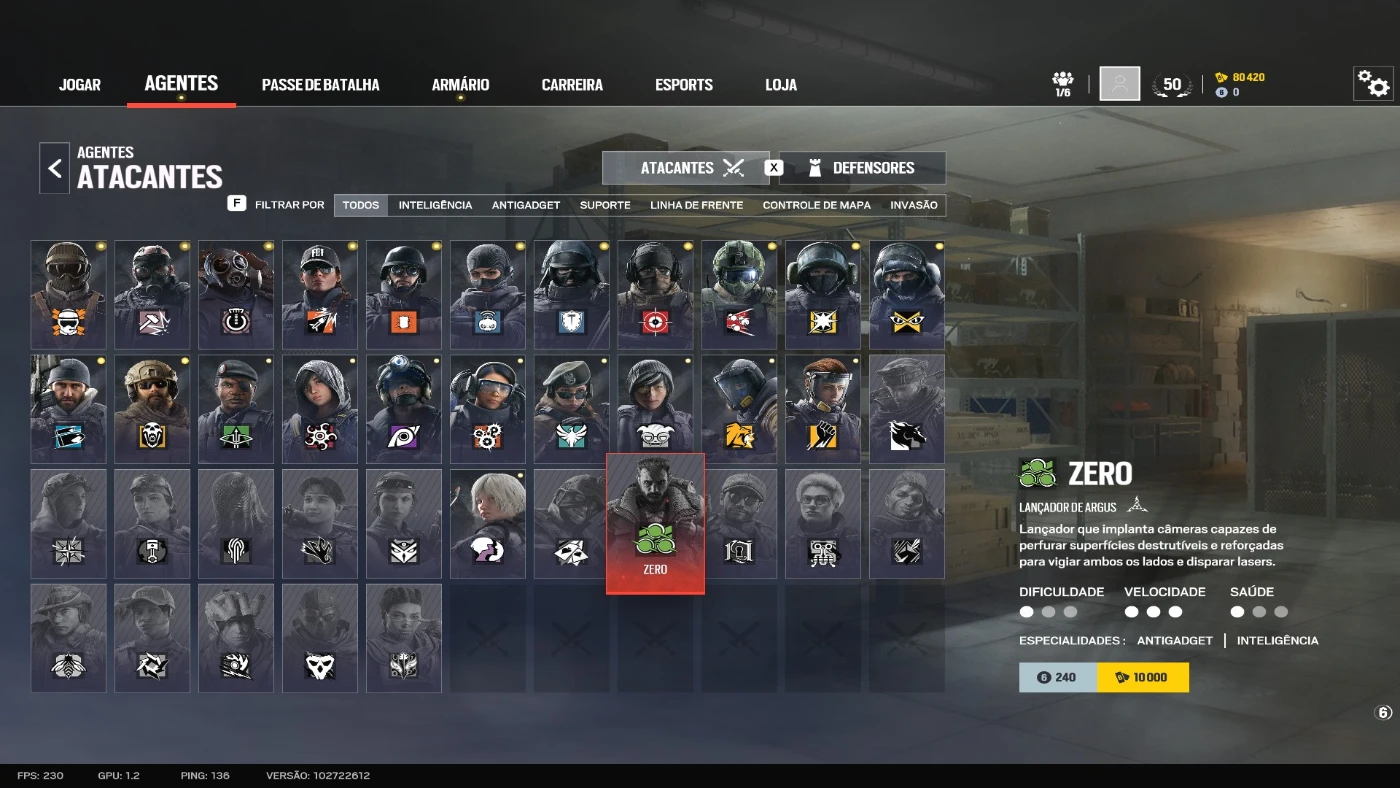1400x788 pixels.
Task: Open the squad 1/6 party icon
Action: 1063,83
